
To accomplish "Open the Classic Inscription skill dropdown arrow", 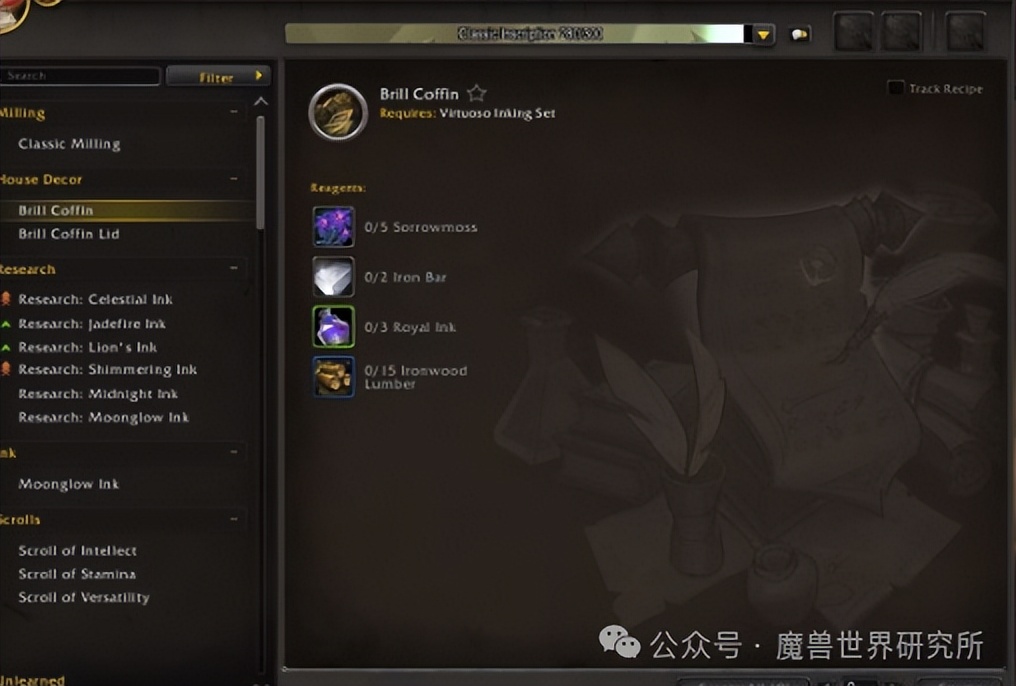I will pyautogui.click(x=763, y=35).
